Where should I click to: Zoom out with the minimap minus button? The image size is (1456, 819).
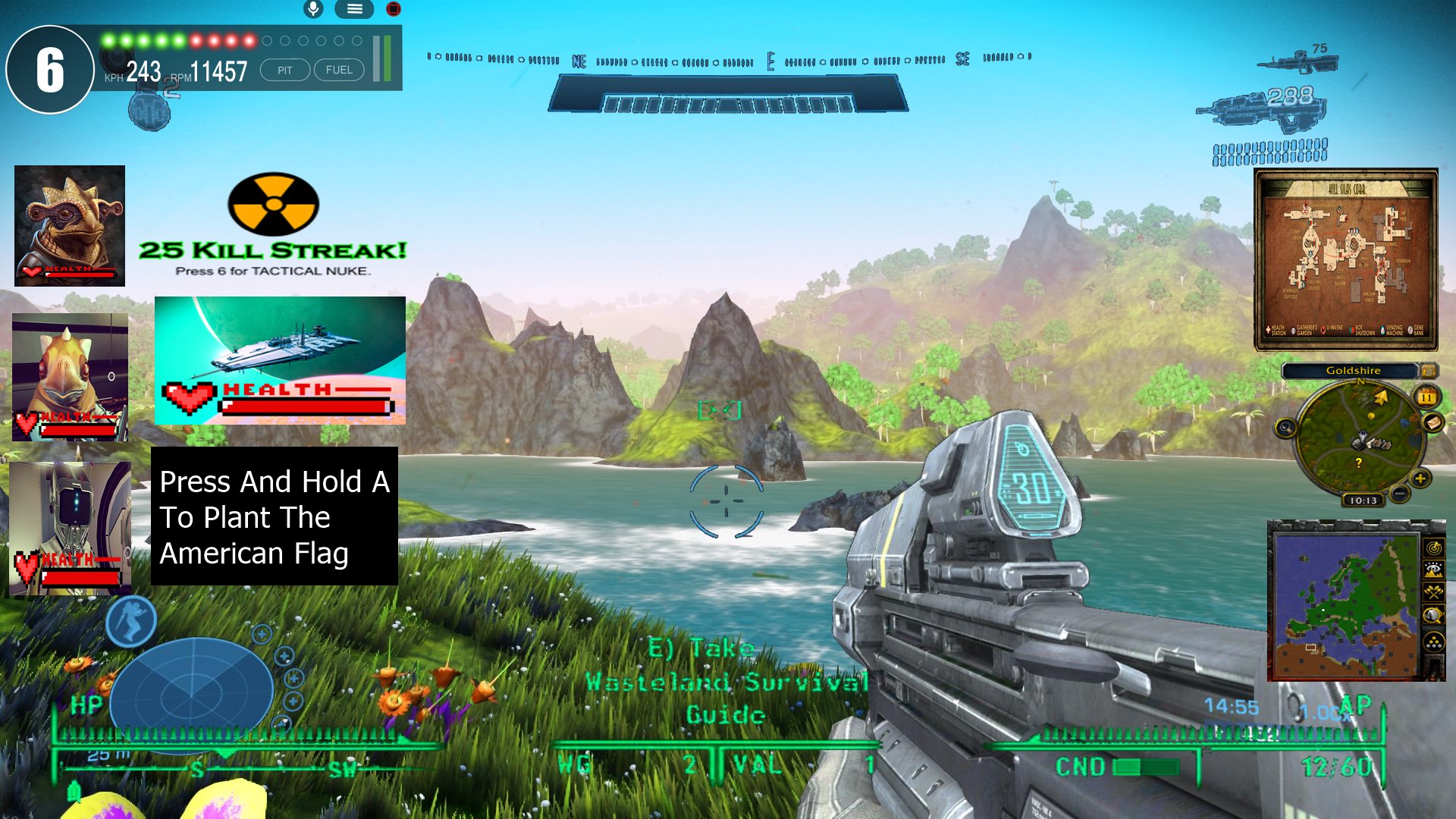[1401, 494]
